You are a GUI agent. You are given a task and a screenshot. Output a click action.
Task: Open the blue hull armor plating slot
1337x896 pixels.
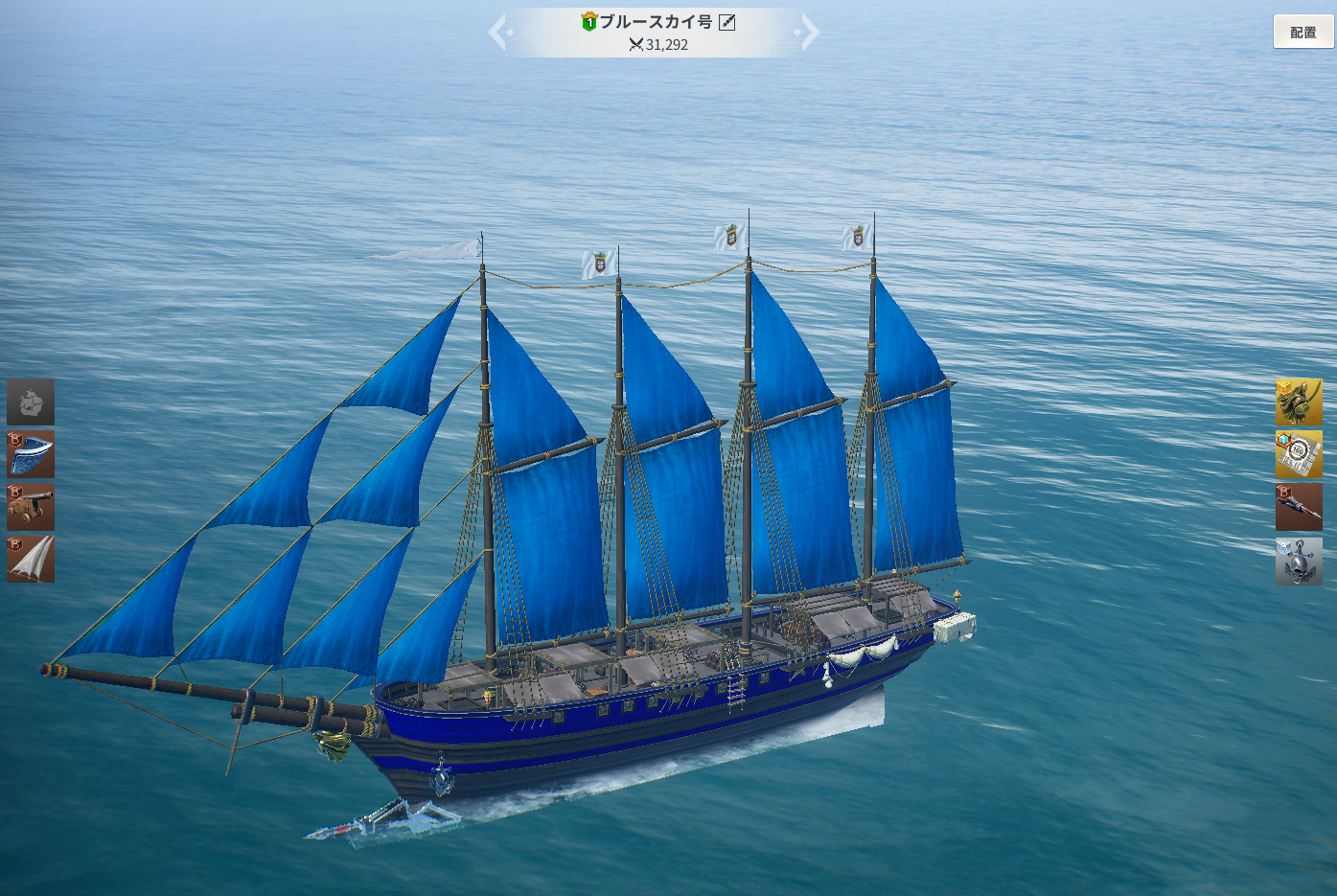[x=31, y=454]
